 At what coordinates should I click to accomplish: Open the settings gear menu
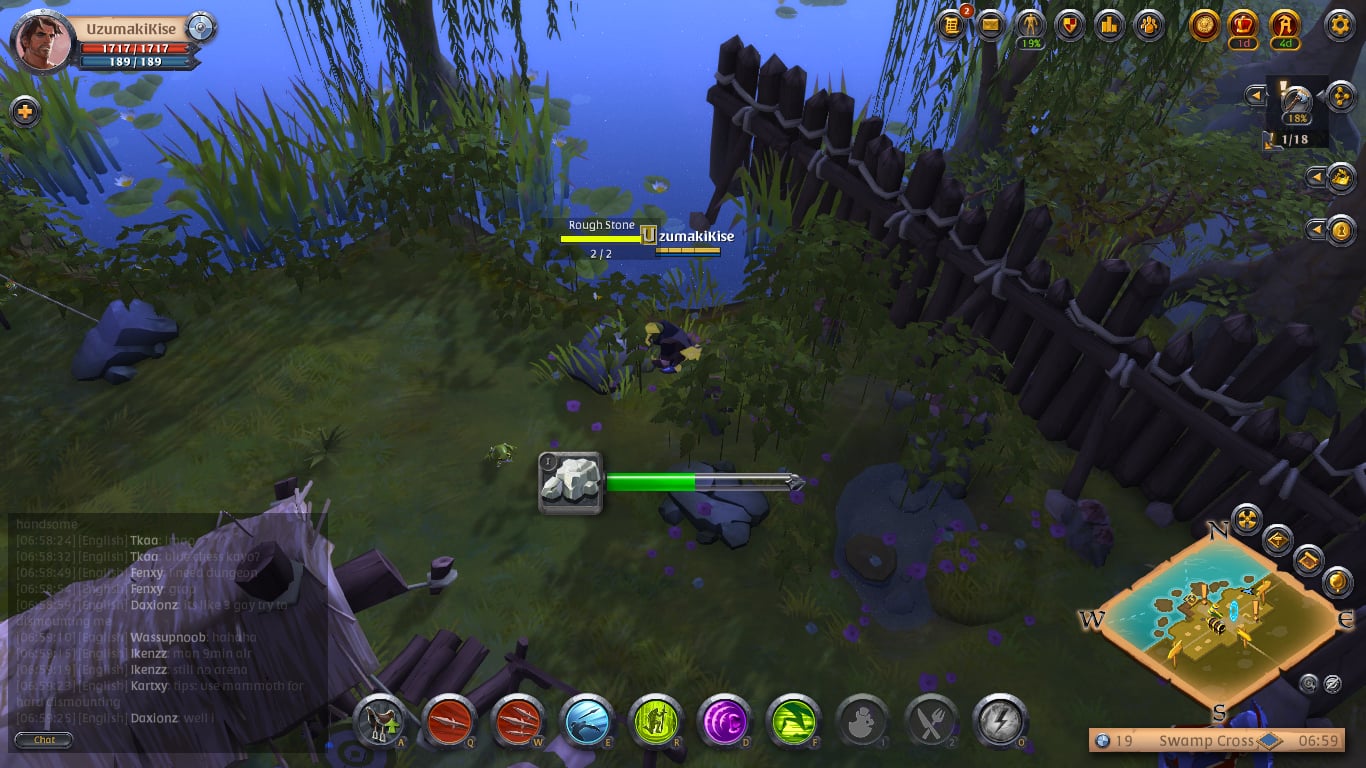(x=1340, y=25)
